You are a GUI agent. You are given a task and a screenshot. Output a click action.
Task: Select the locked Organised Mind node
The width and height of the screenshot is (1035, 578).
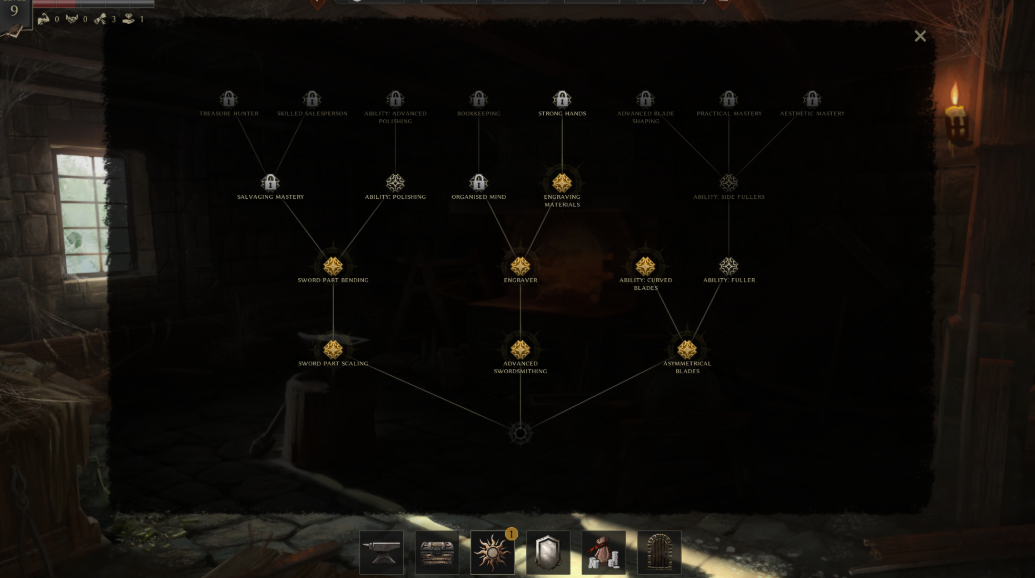tap(478, 183)
